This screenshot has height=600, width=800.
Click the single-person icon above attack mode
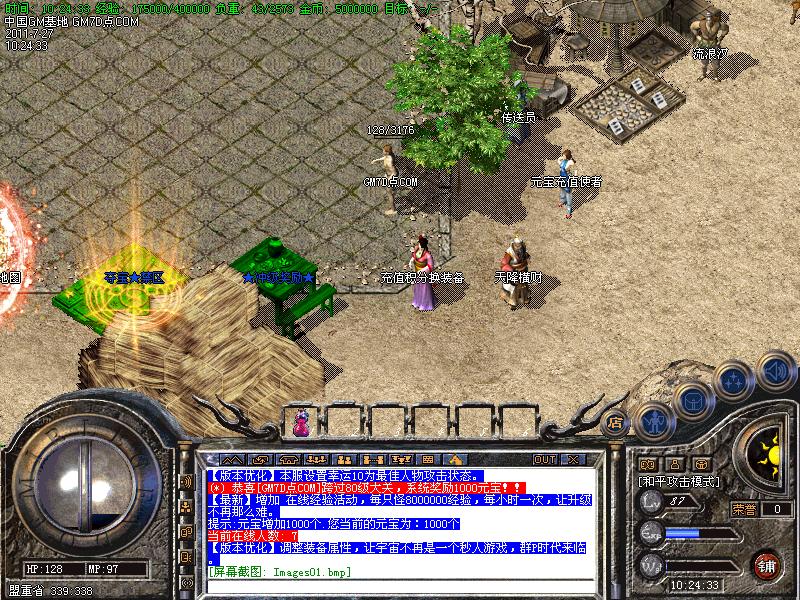click(x=672, y=464)
